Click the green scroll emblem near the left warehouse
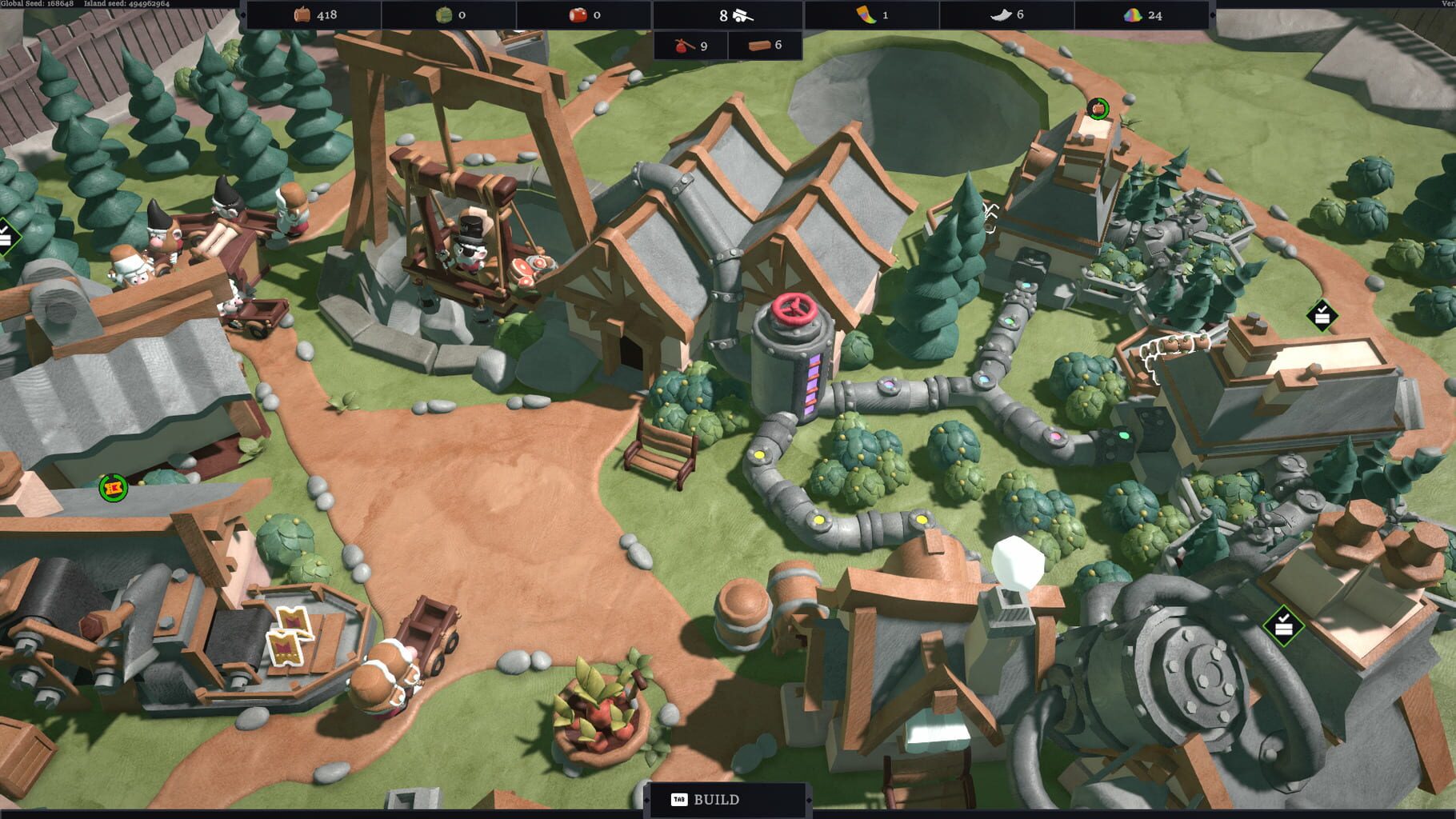 (x=112, y=486)
